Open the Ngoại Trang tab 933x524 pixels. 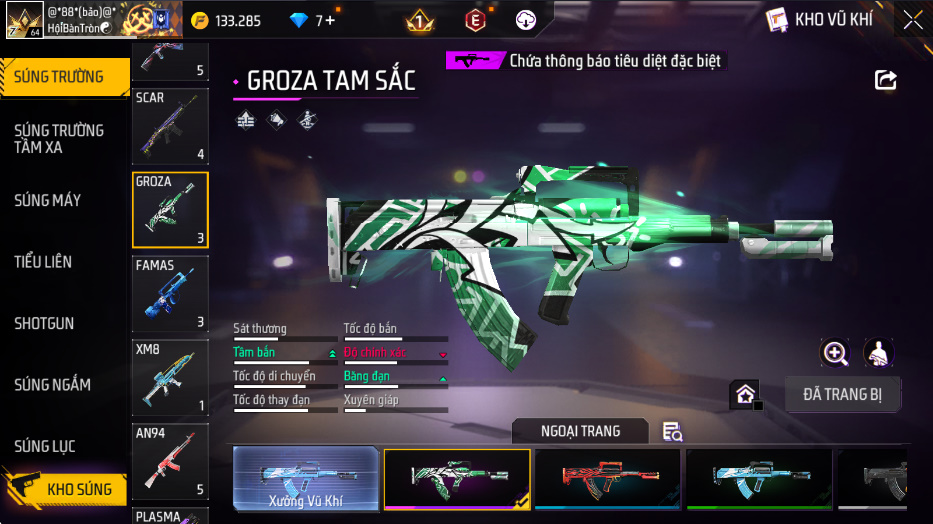click(580, 431)
